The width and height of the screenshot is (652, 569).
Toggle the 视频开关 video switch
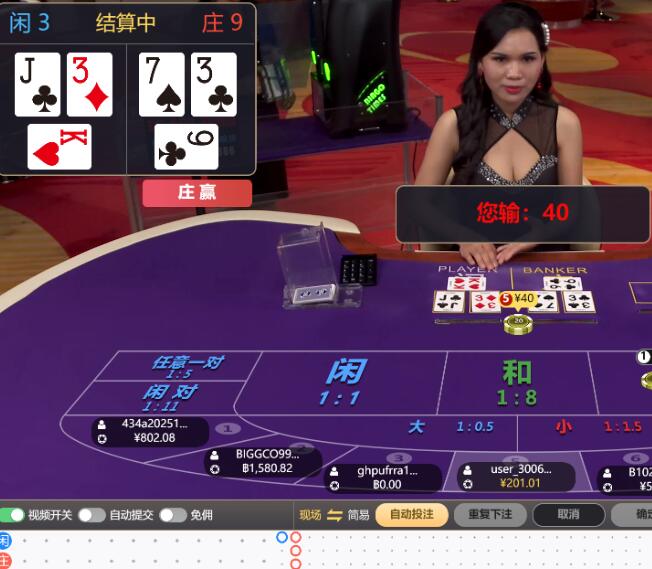pos(13,515)
